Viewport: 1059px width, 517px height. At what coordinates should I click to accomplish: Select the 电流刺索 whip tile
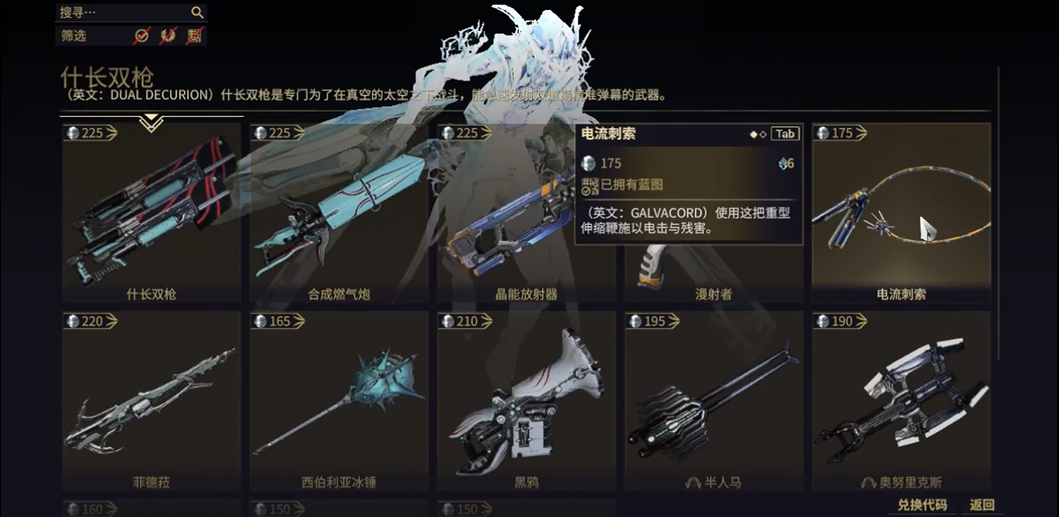point(901,214)
